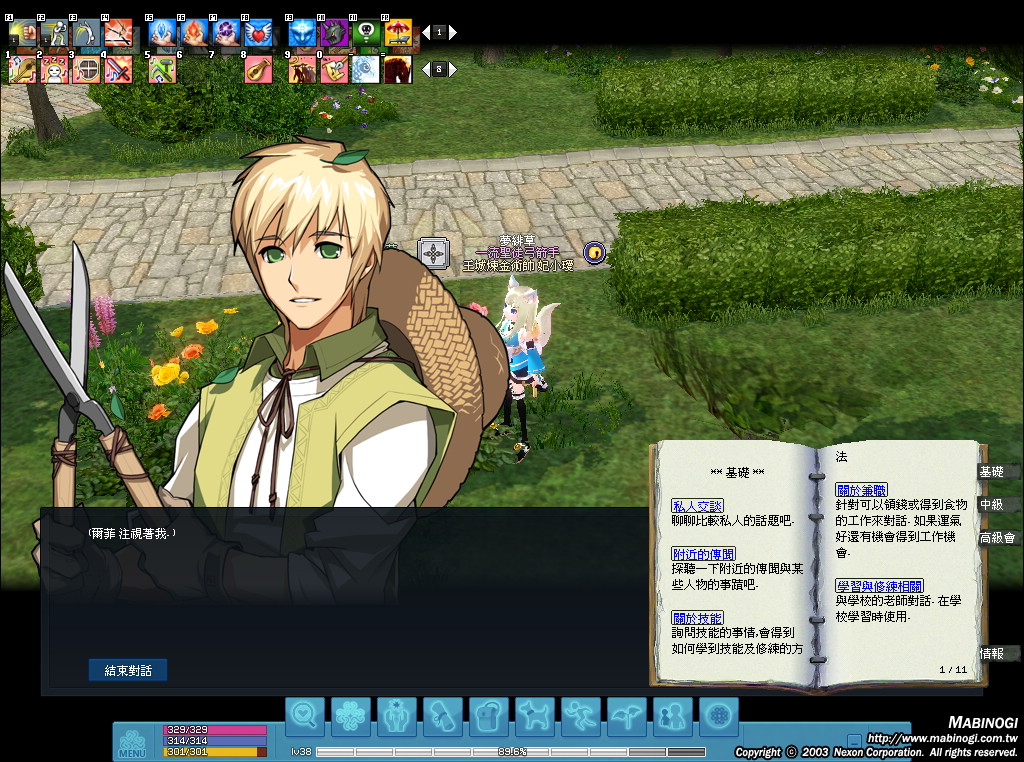Ask about 關於技能 skills topic
The width and height of the screenshot is (1024, 762).
coord(697,618)
